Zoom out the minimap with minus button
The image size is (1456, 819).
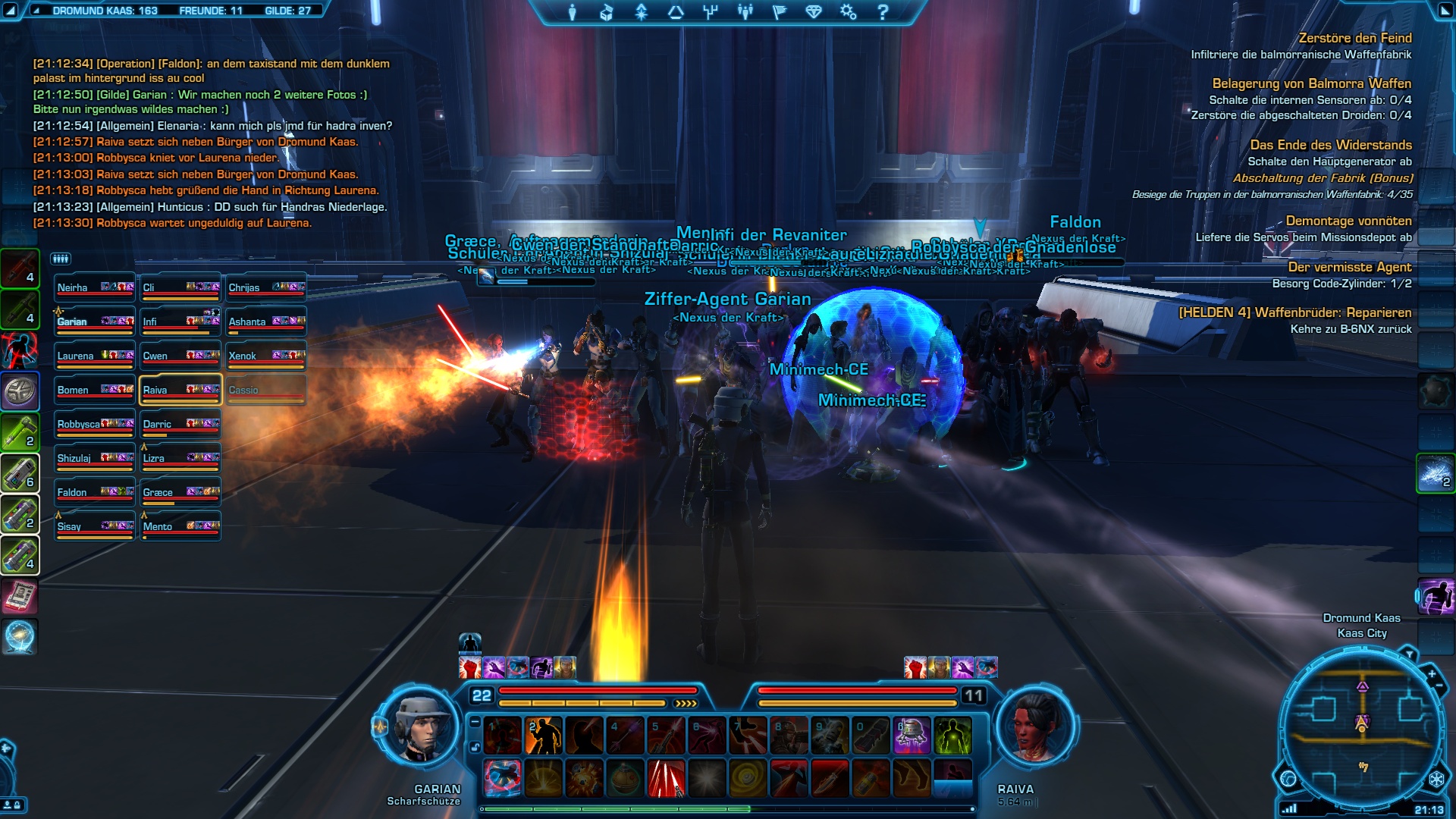point(1440,686)
